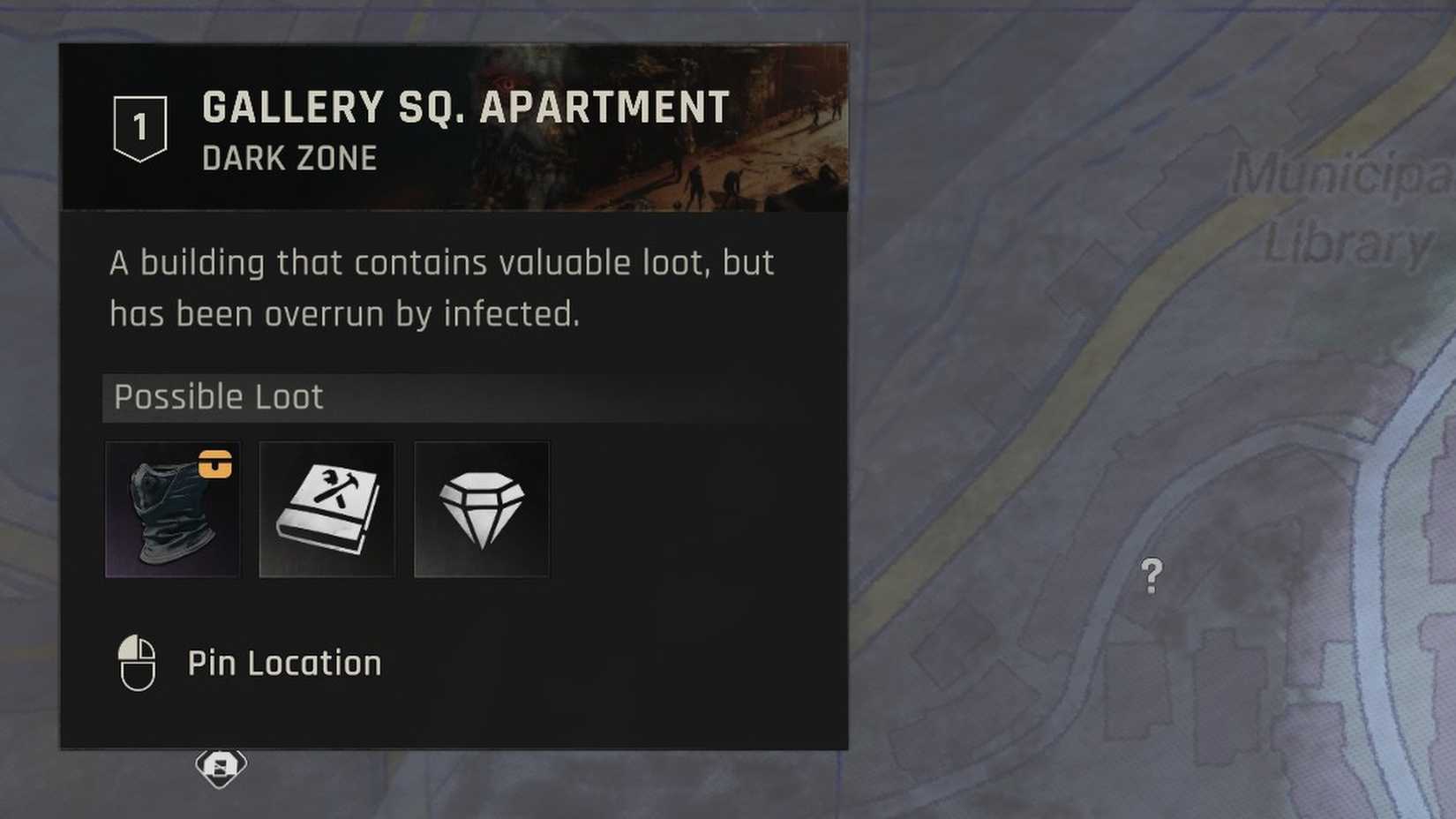The height and width of the screenshot is (819, 1456).
Task: Expand details for the Dark Zone label
Action: click(x=289, y=159)
